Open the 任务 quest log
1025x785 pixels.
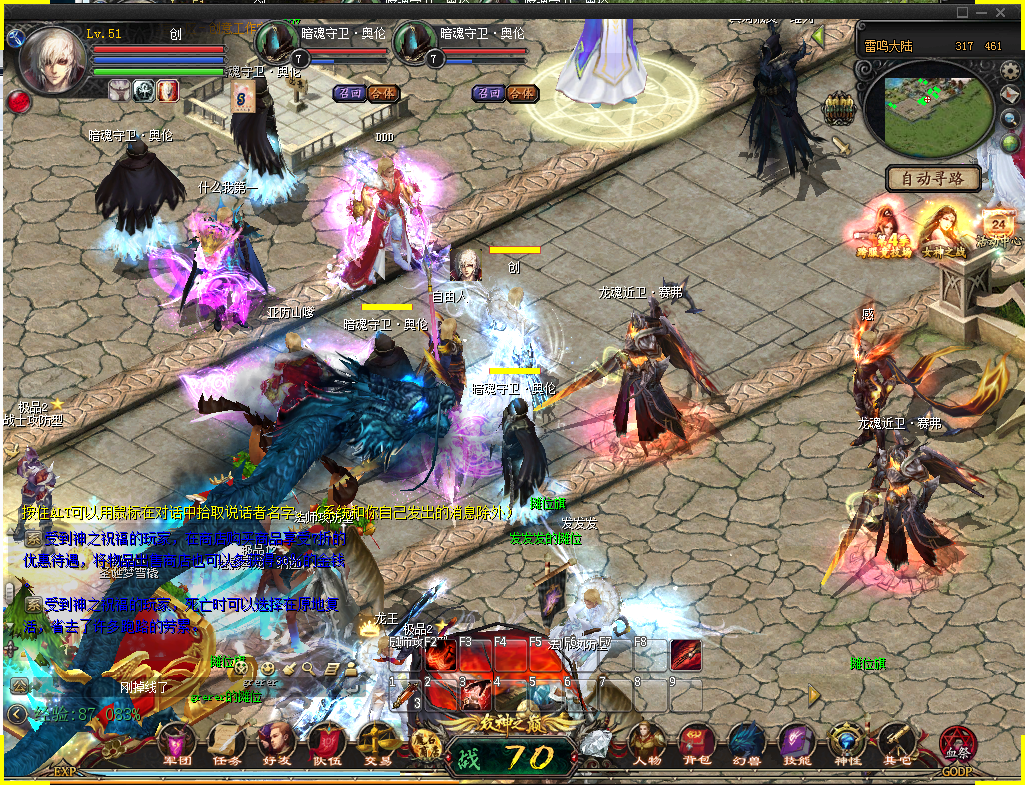(x=227, y=743)
